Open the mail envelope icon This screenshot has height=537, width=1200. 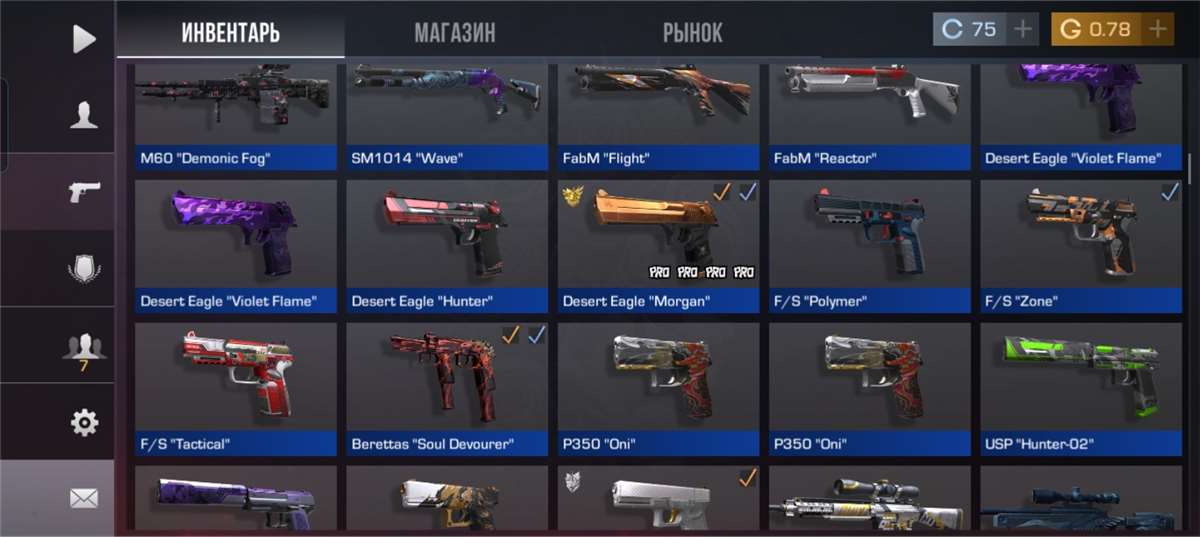[x=84, y=498]
